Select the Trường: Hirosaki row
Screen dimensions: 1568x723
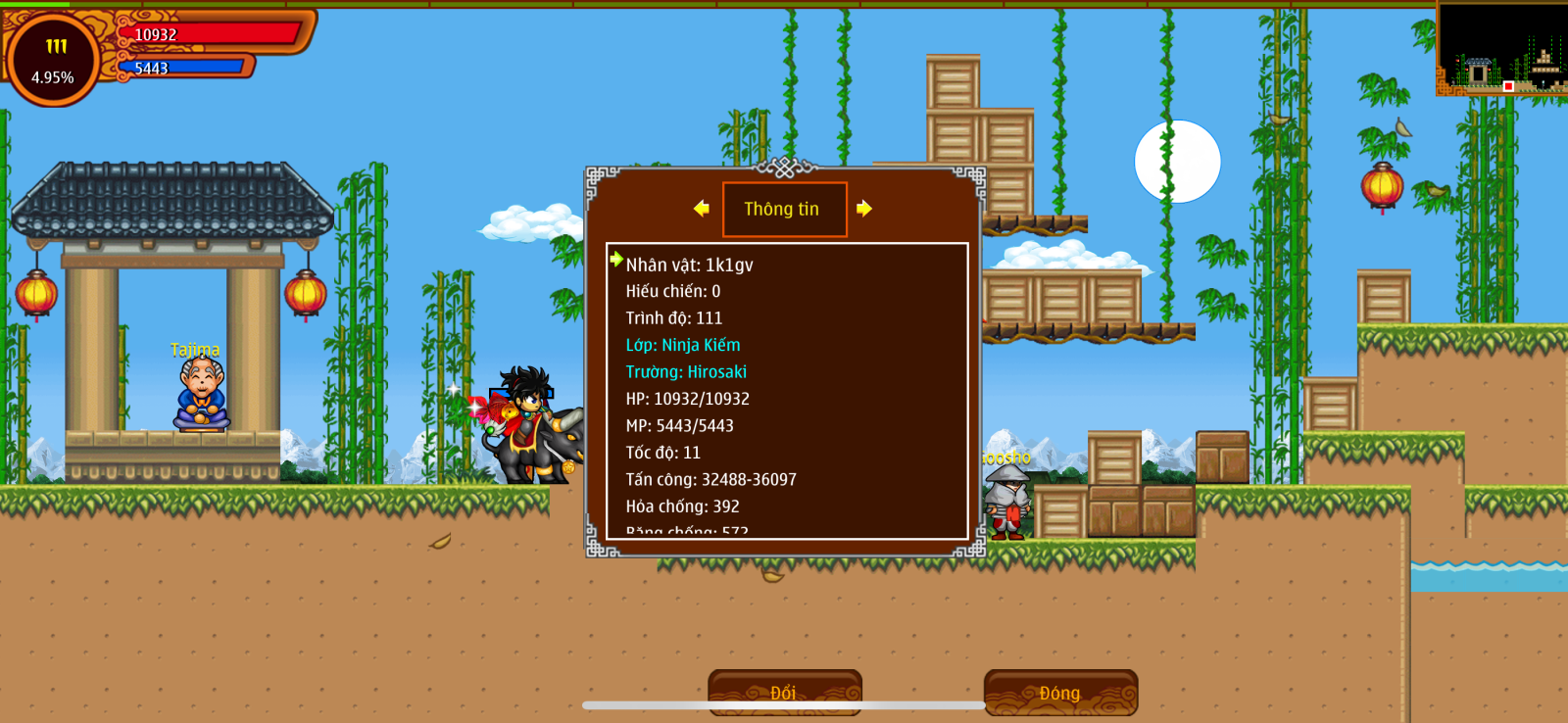coord(686,372)
